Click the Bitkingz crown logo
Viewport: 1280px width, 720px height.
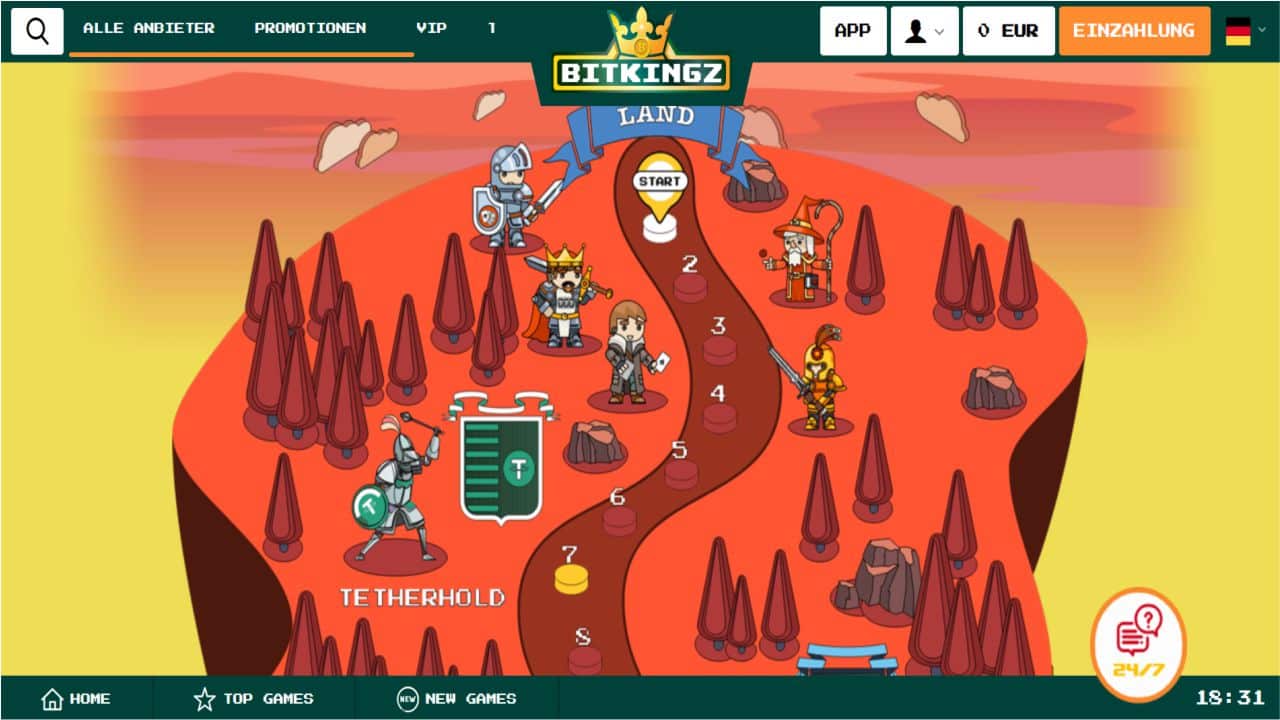[641, 54]
